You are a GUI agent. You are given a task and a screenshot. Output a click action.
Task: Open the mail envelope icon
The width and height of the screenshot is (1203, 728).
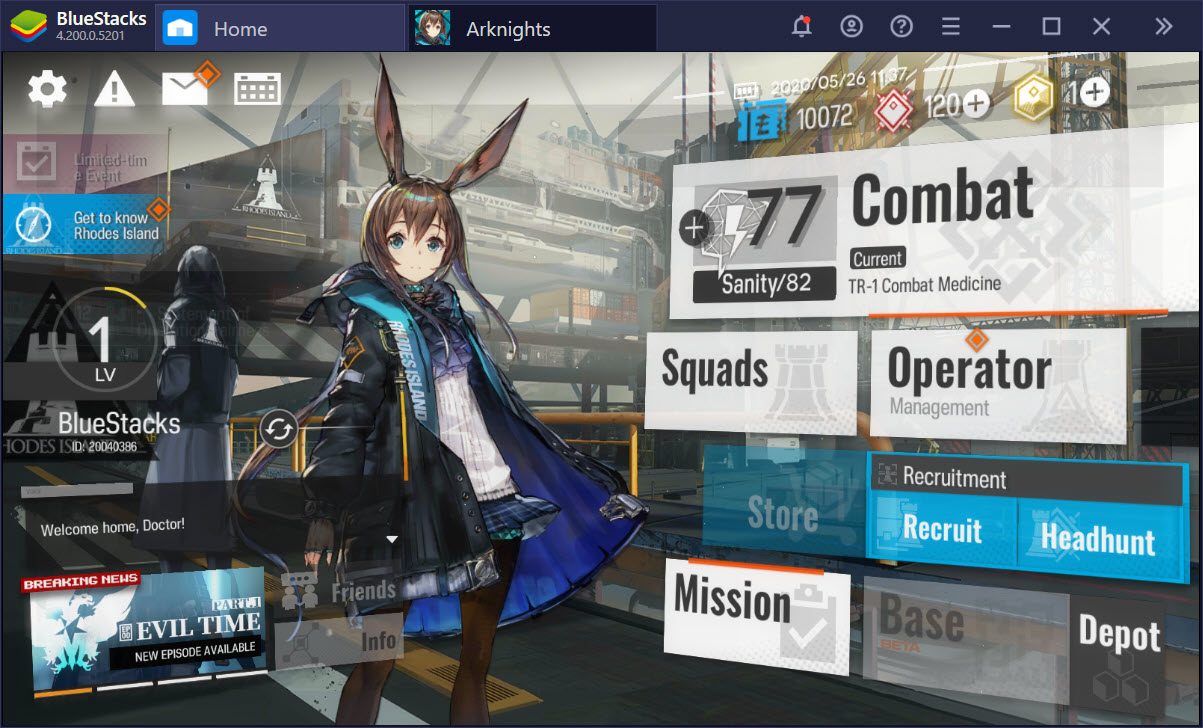click(x=184, y=89)
